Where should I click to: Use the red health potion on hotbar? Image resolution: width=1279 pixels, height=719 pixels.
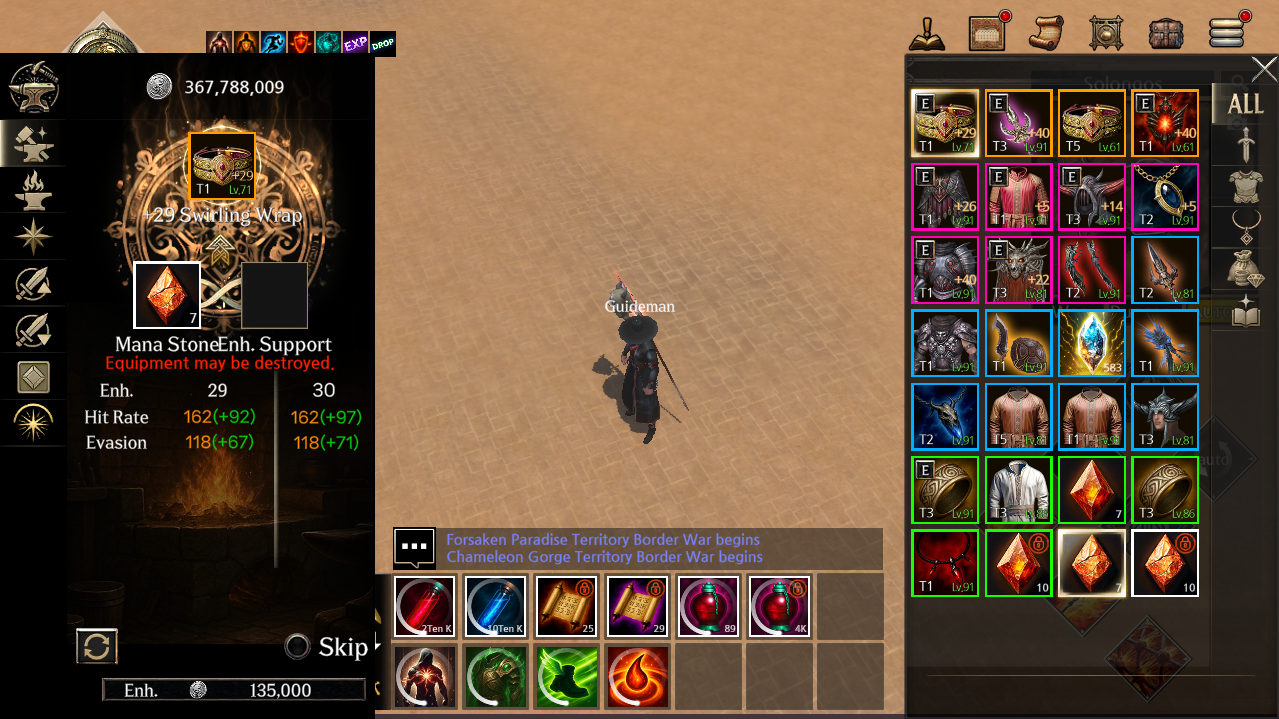pyautogui.click(x=424, y=606)
